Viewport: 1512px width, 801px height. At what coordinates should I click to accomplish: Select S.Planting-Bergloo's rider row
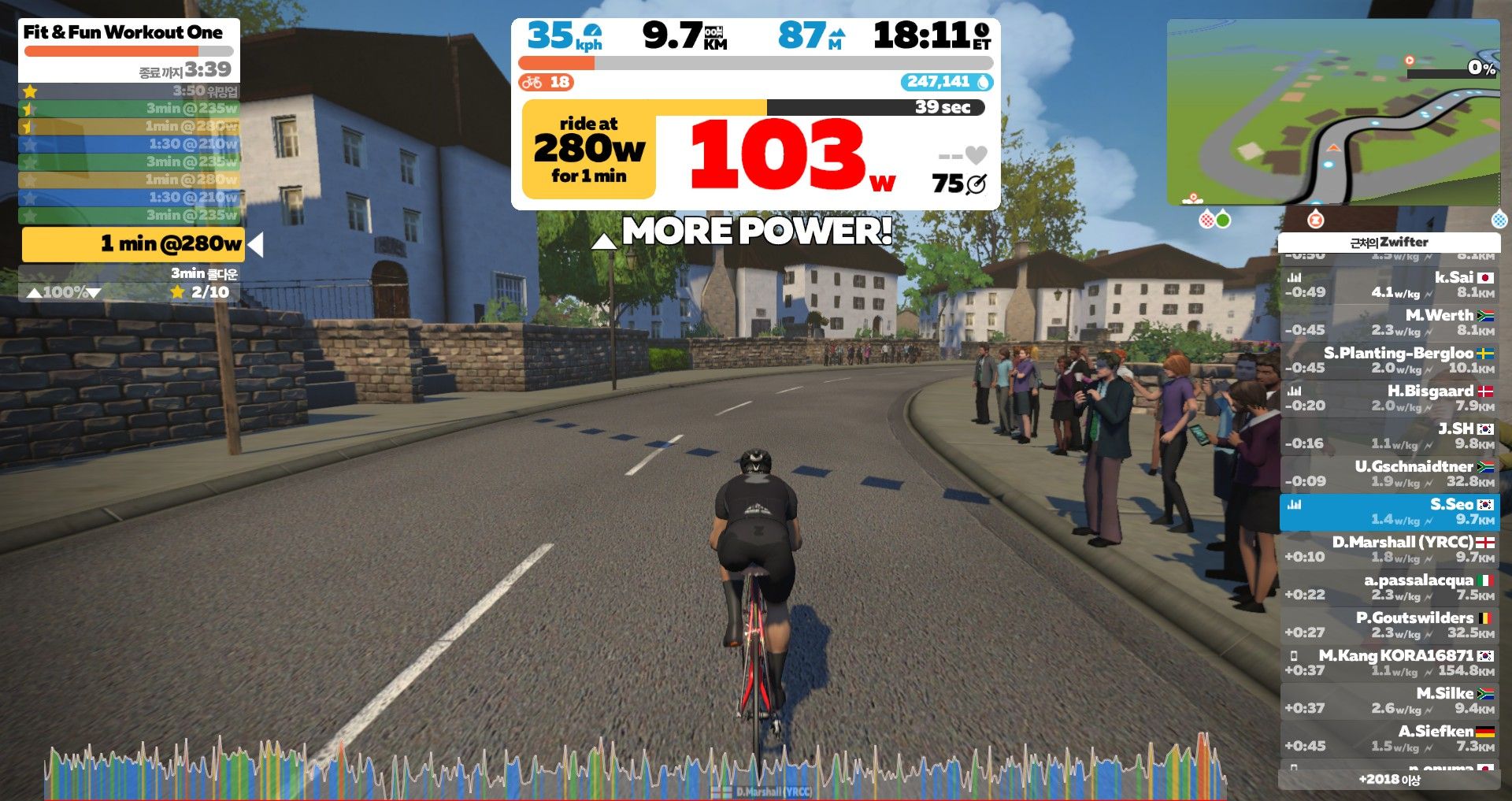point(1389,360)
